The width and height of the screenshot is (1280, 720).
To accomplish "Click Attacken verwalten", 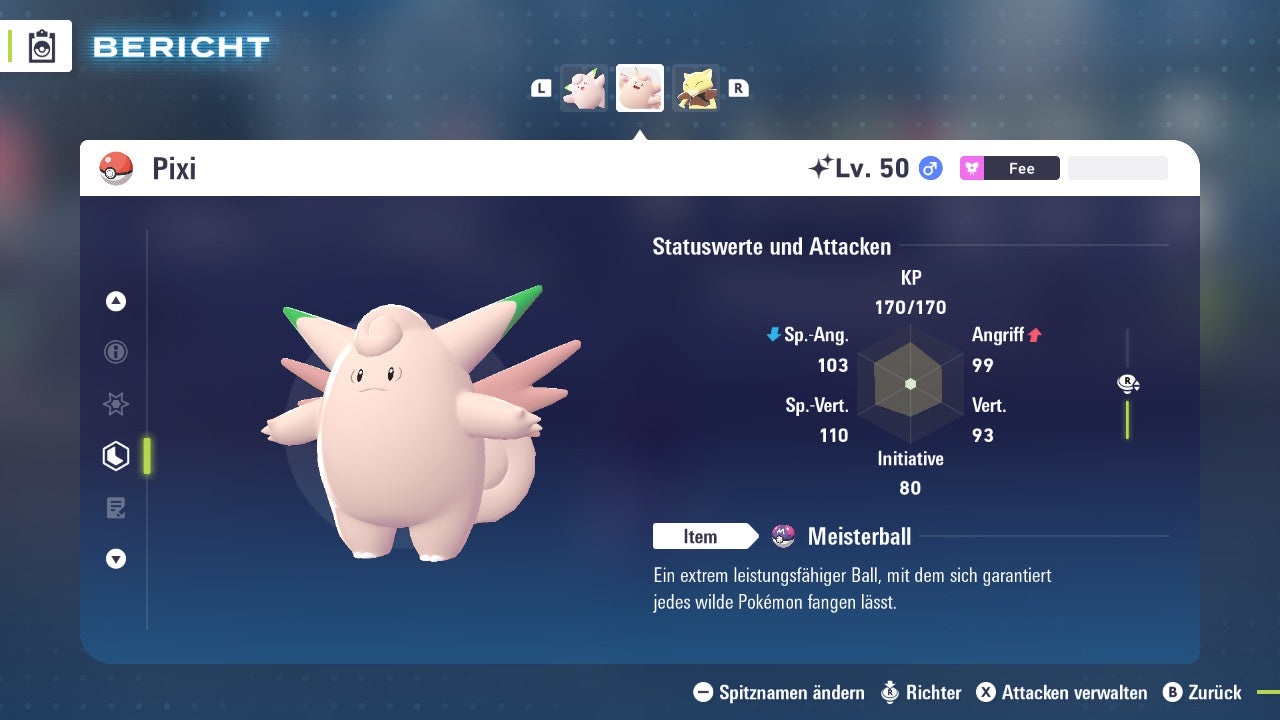I will [x=1062, y=692].
